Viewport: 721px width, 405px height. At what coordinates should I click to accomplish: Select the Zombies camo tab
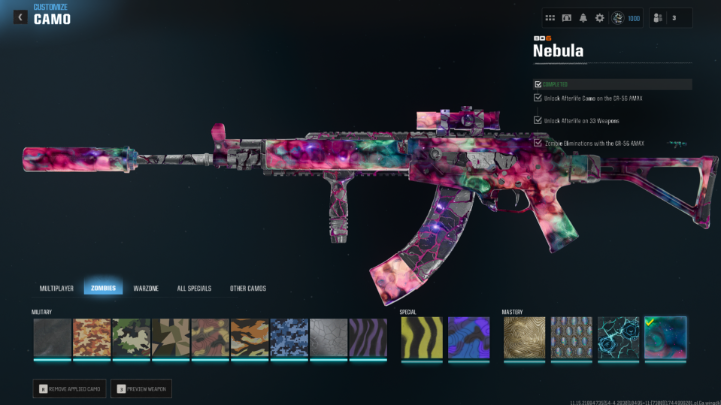pos(103,288)
